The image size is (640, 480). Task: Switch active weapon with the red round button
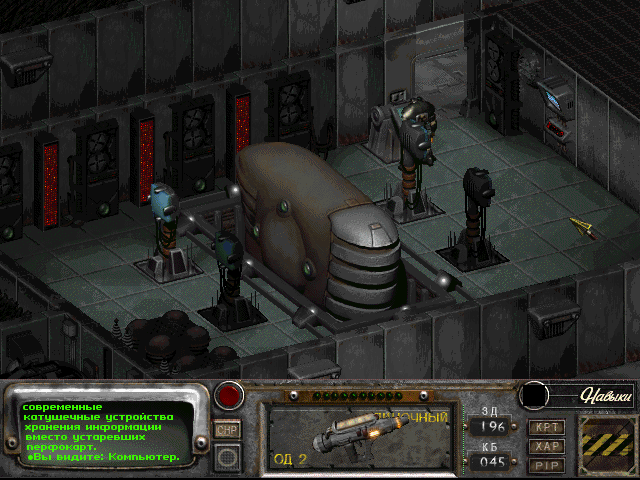pyautogui.click(x=229, y=394)
